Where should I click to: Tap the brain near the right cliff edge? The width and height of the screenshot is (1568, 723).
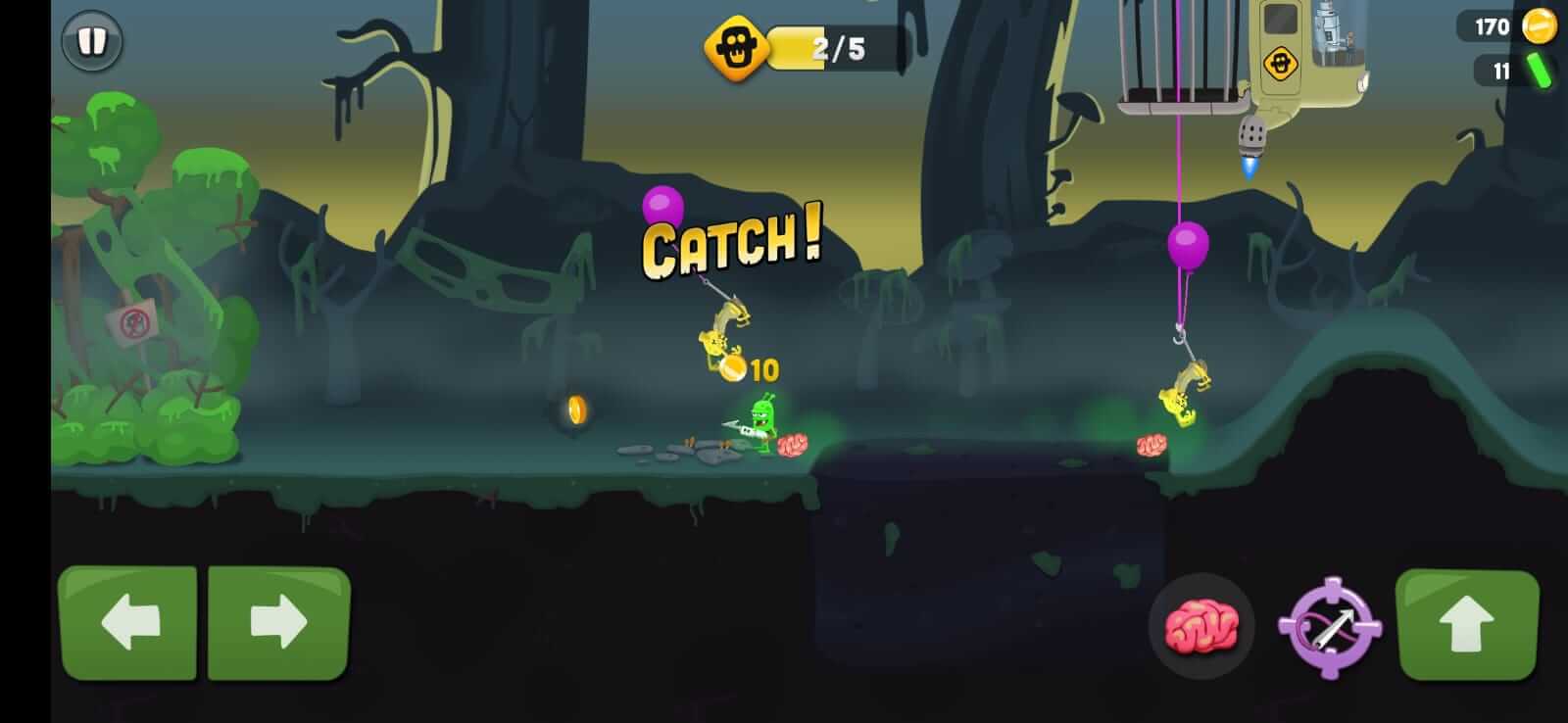[x=1152, y=443]
